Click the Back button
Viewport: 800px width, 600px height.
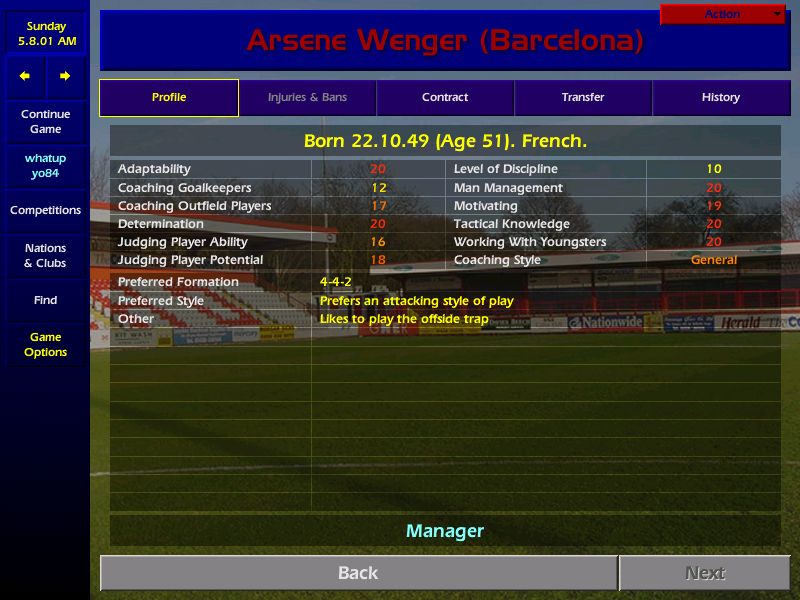click(x=358, y=573)
